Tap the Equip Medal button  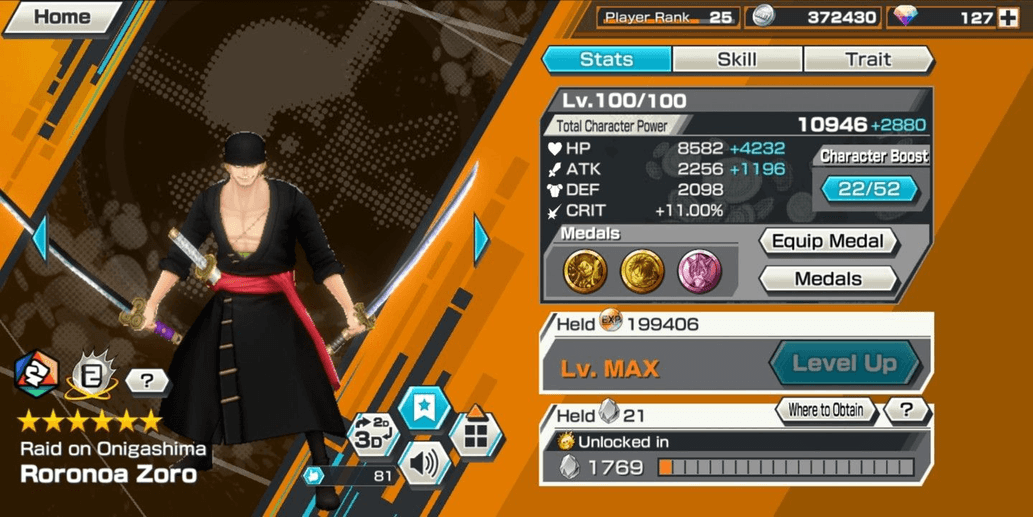click(828, 241)
